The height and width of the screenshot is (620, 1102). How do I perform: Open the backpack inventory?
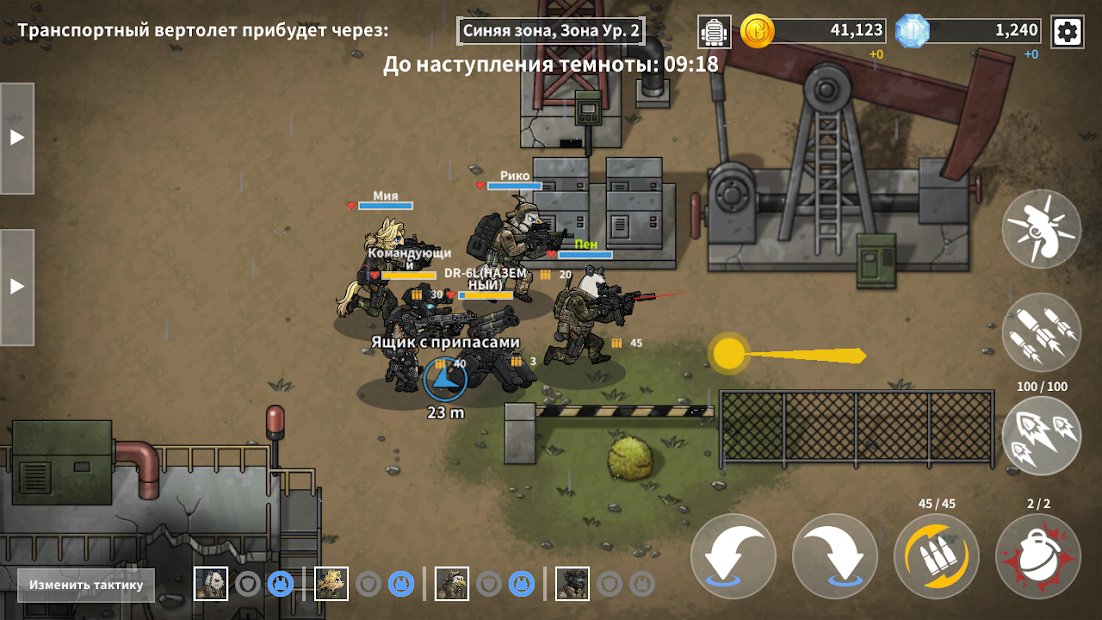714,32
